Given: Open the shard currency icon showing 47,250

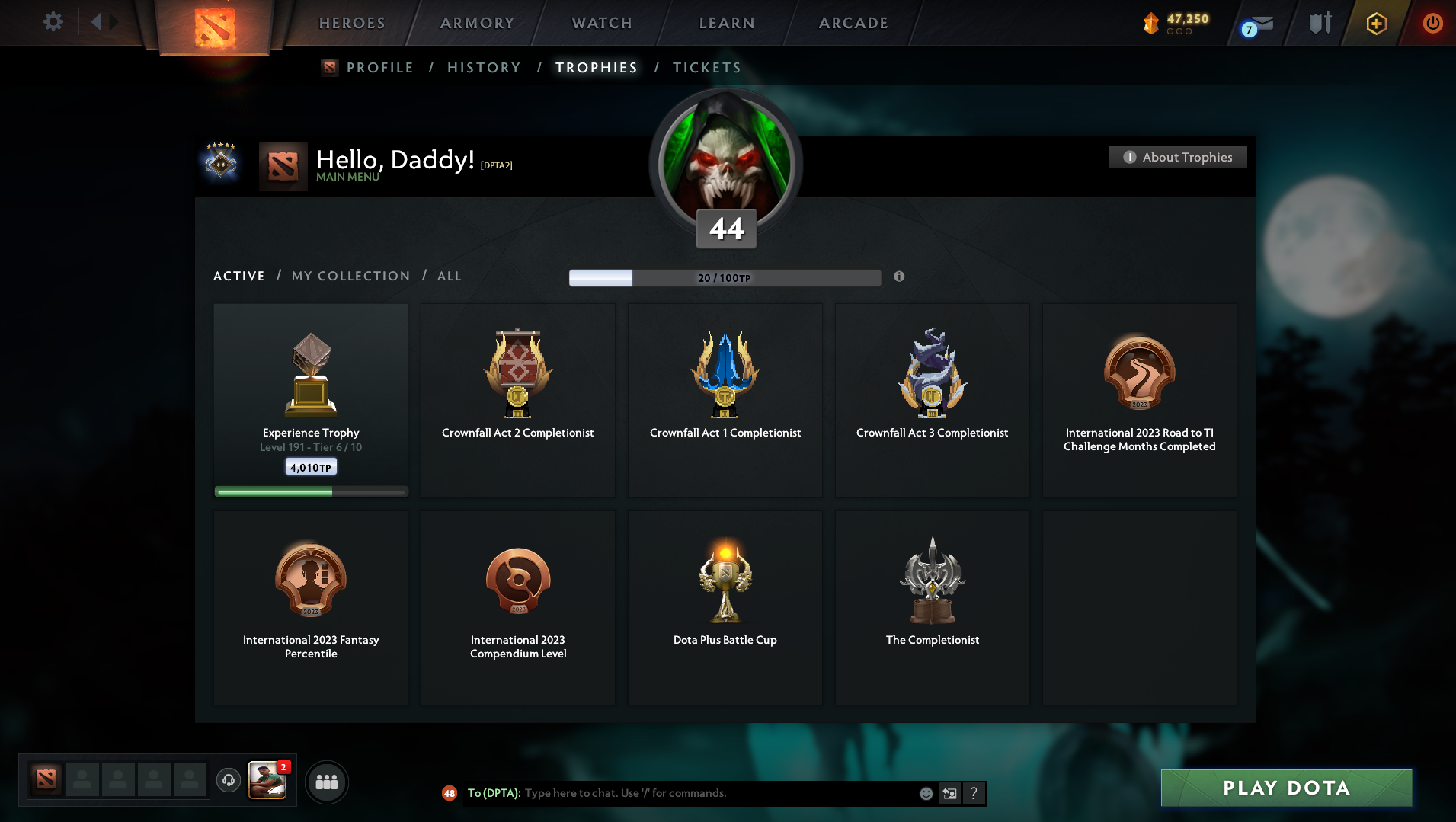Looking at the screenshot, I should [x=1153, y=22].
